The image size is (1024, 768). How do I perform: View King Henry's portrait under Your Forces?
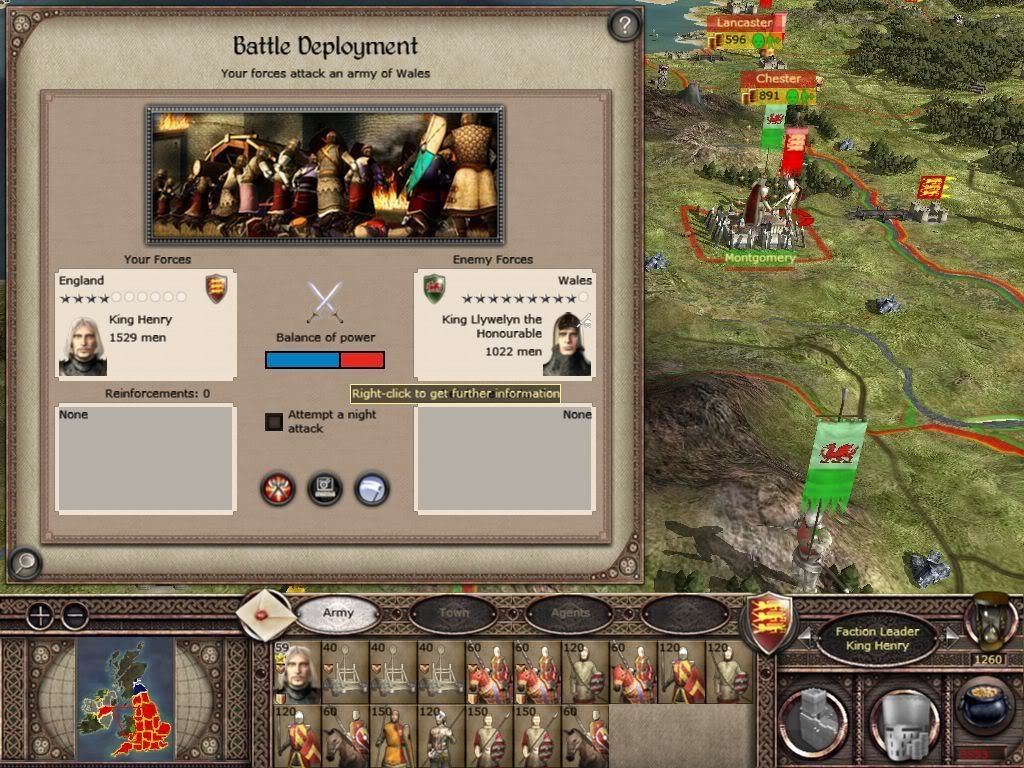[x=82, y=346]
